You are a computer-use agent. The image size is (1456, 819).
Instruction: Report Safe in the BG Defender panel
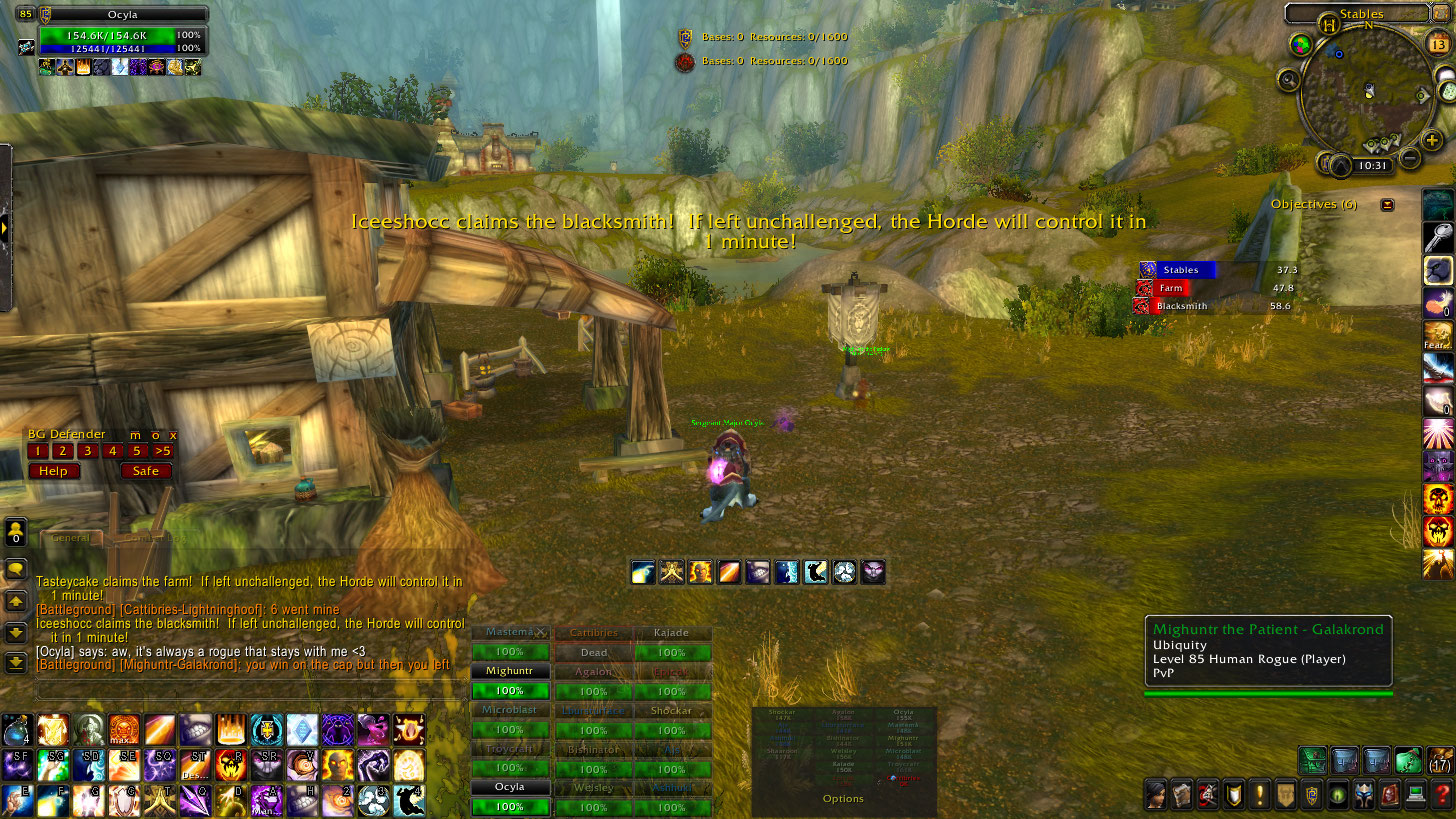click(x=145, y=471)
